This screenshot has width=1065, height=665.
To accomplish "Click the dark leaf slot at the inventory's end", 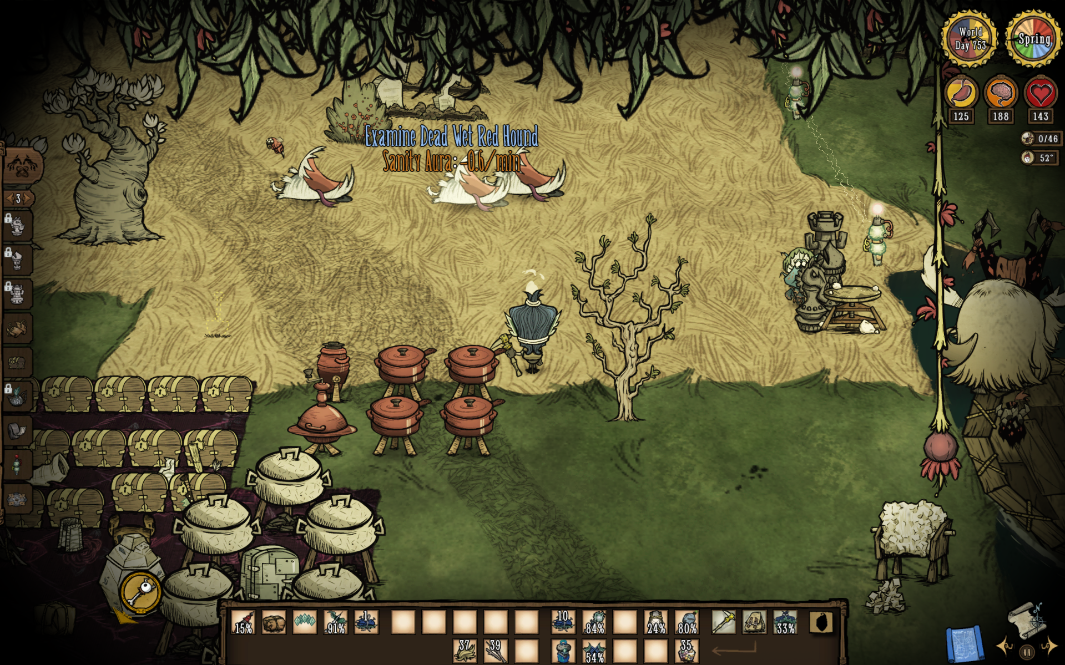I will click(x=821, y=622).
